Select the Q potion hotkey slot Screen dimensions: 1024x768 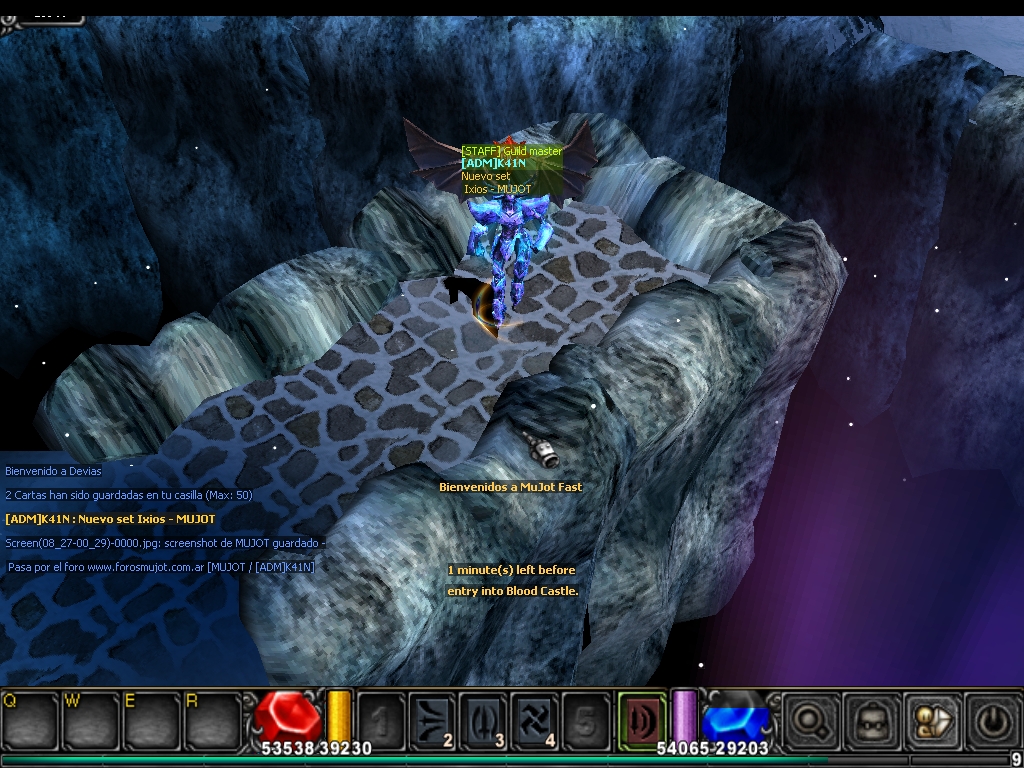(29, 718)
